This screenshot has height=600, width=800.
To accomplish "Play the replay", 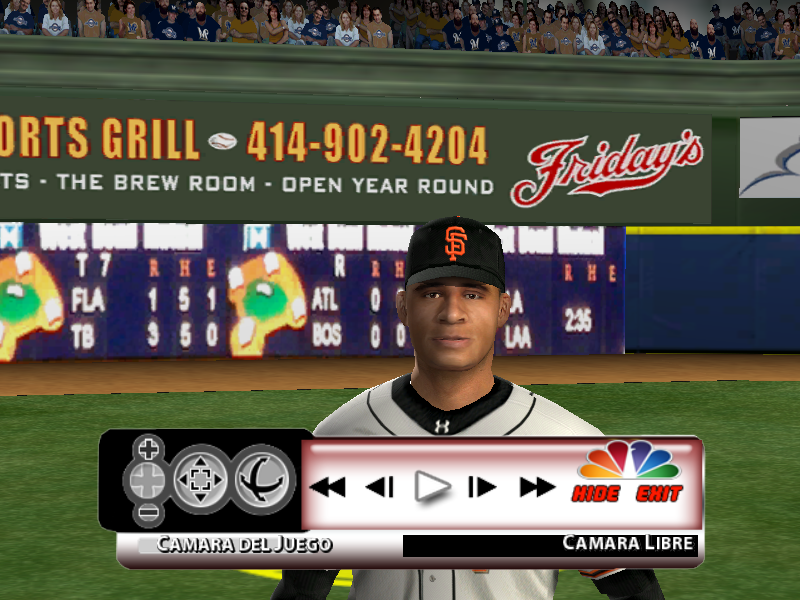I will pos(432,487).
